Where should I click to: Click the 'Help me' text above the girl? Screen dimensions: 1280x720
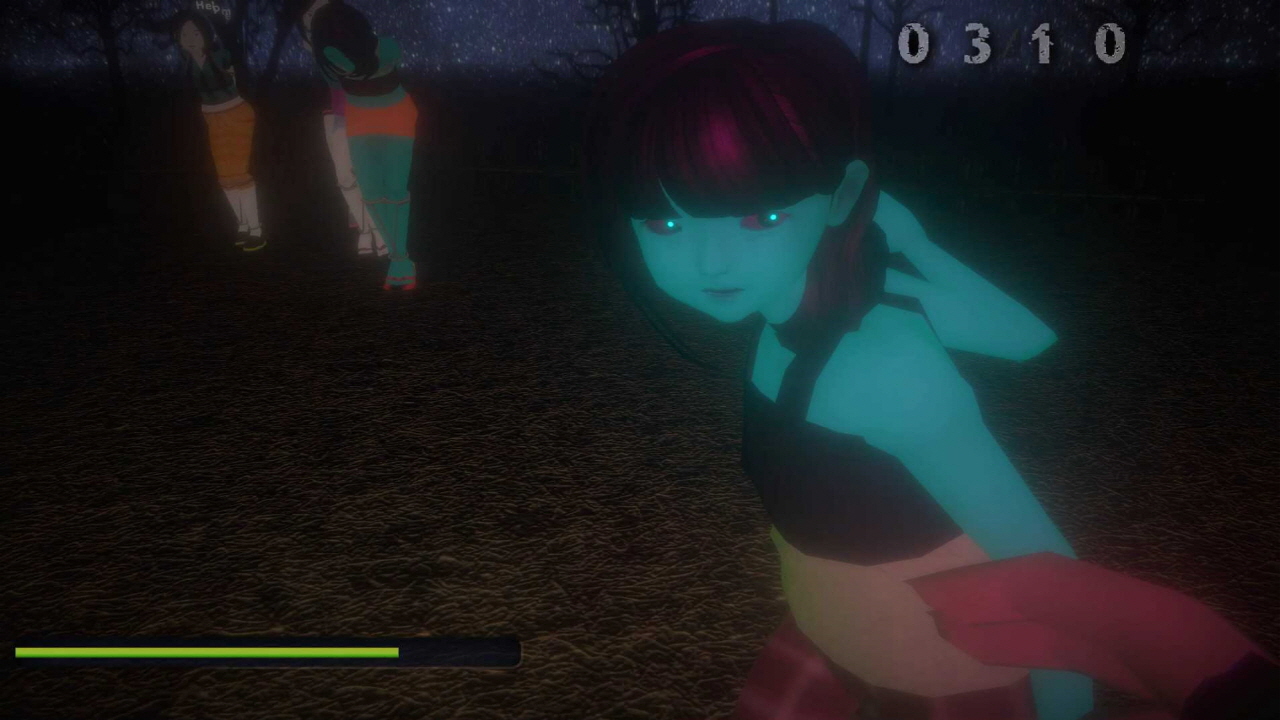click(x=213, y=10)
